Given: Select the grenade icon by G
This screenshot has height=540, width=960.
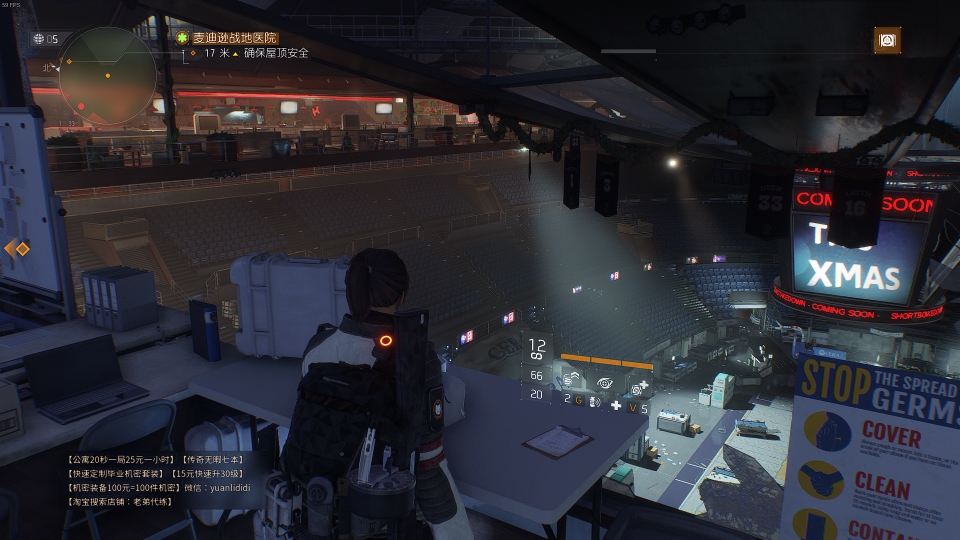Looking at the screenshot, I should pos(593,401).
